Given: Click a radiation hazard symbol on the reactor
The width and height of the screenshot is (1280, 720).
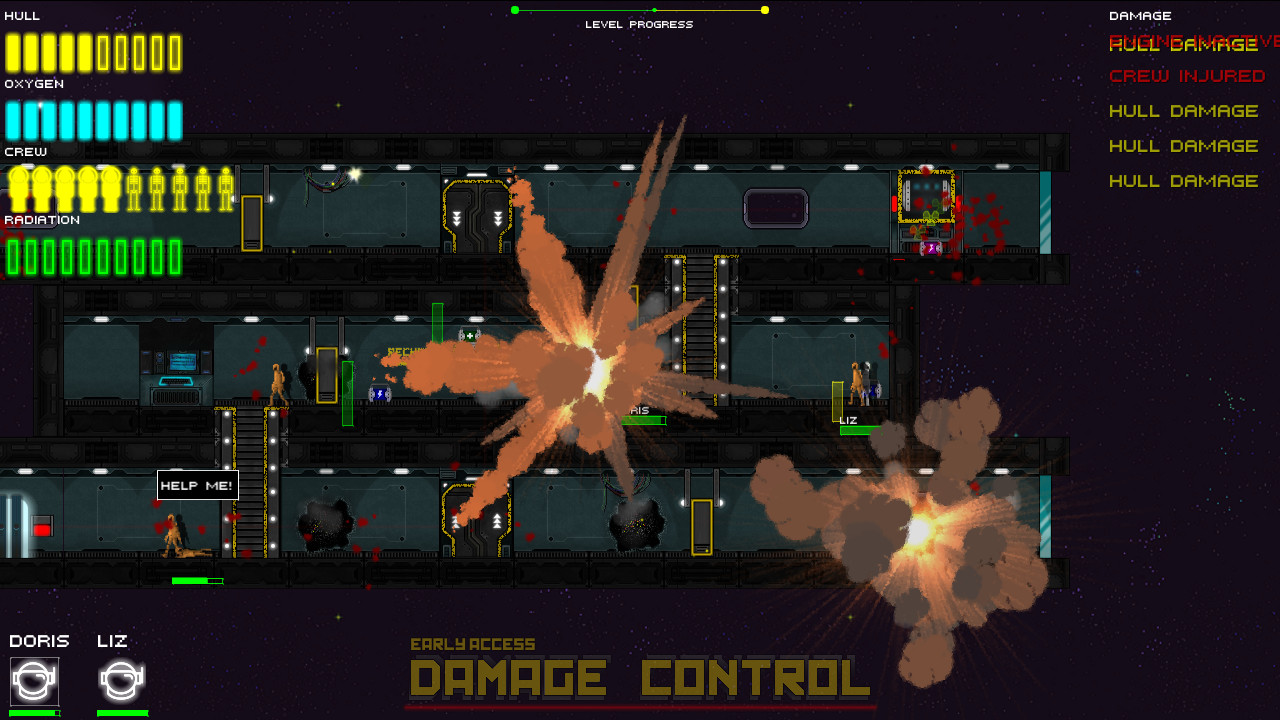Looking at the screenshot, I should (929, 215).
